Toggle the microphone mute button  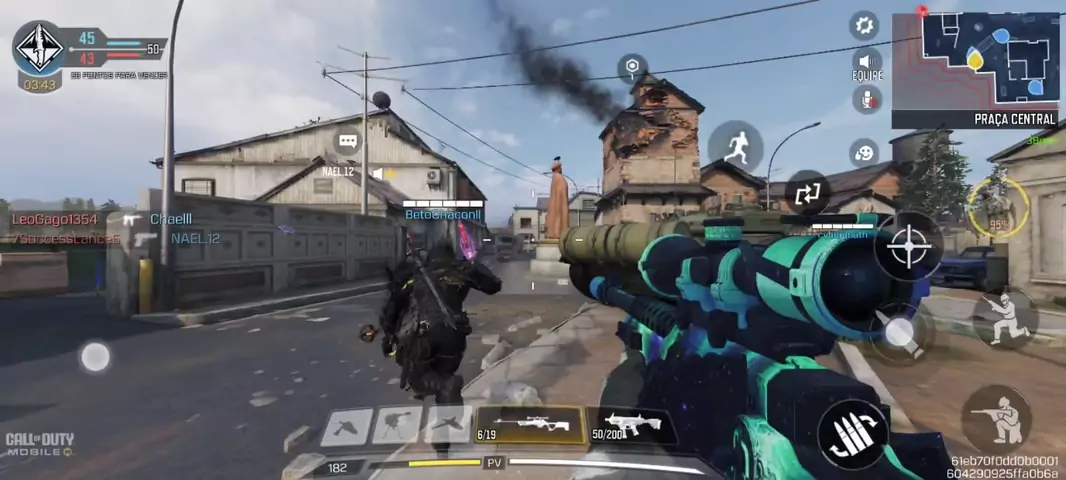point(866,99)
